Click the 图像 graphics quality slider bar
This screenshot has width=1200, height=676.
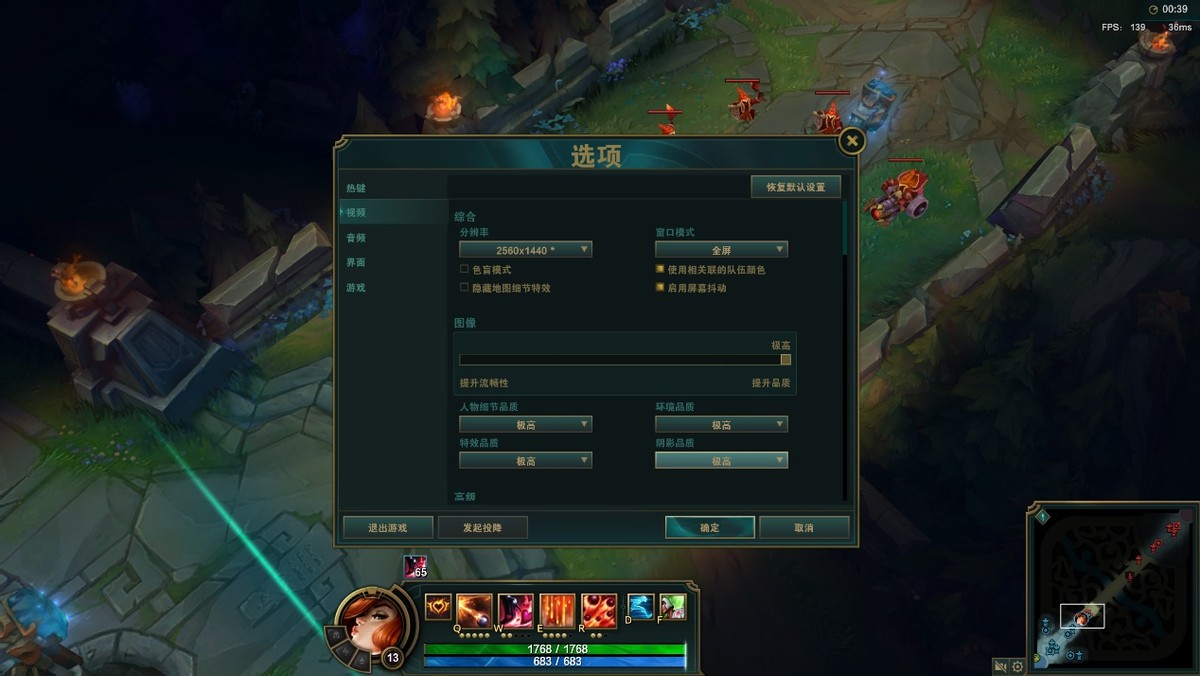point(620,360)
